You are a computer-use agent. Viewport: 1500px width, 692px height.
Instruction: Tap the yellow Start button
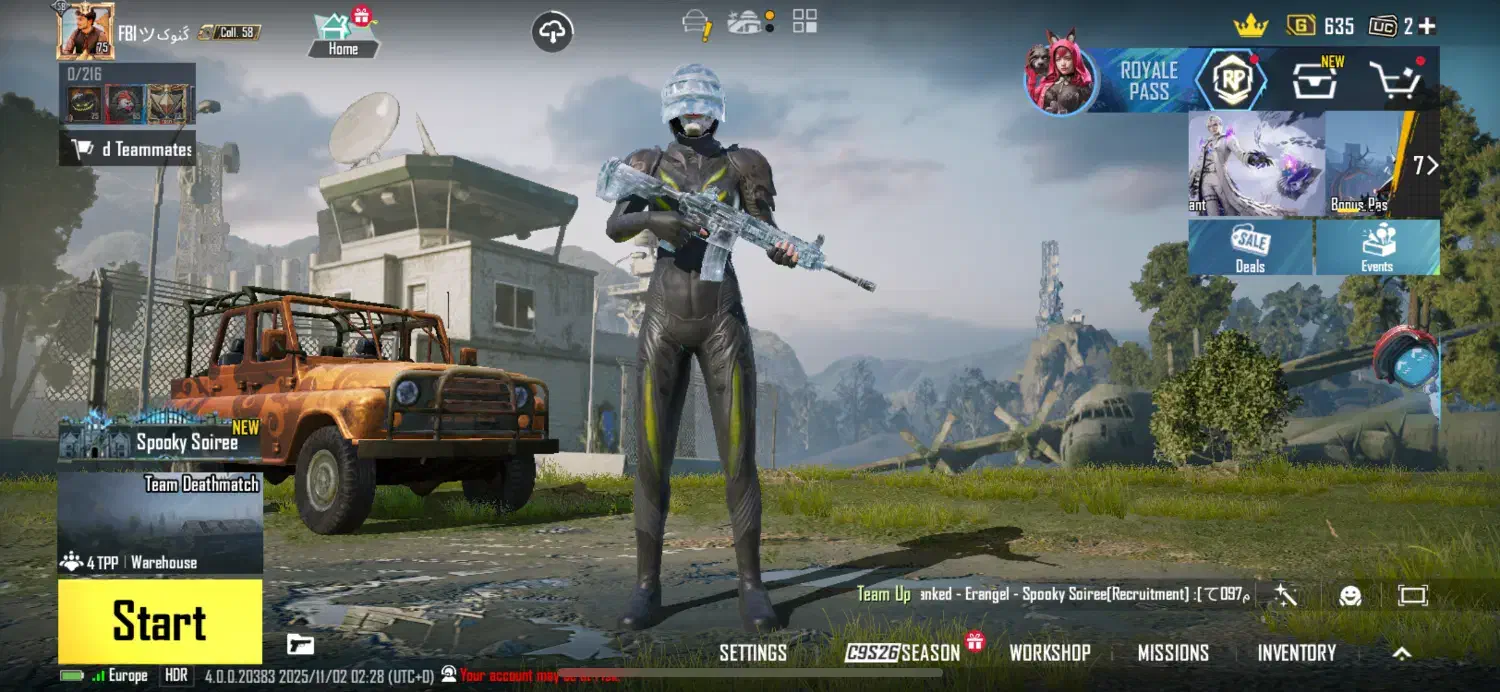[x=160, y=621]
